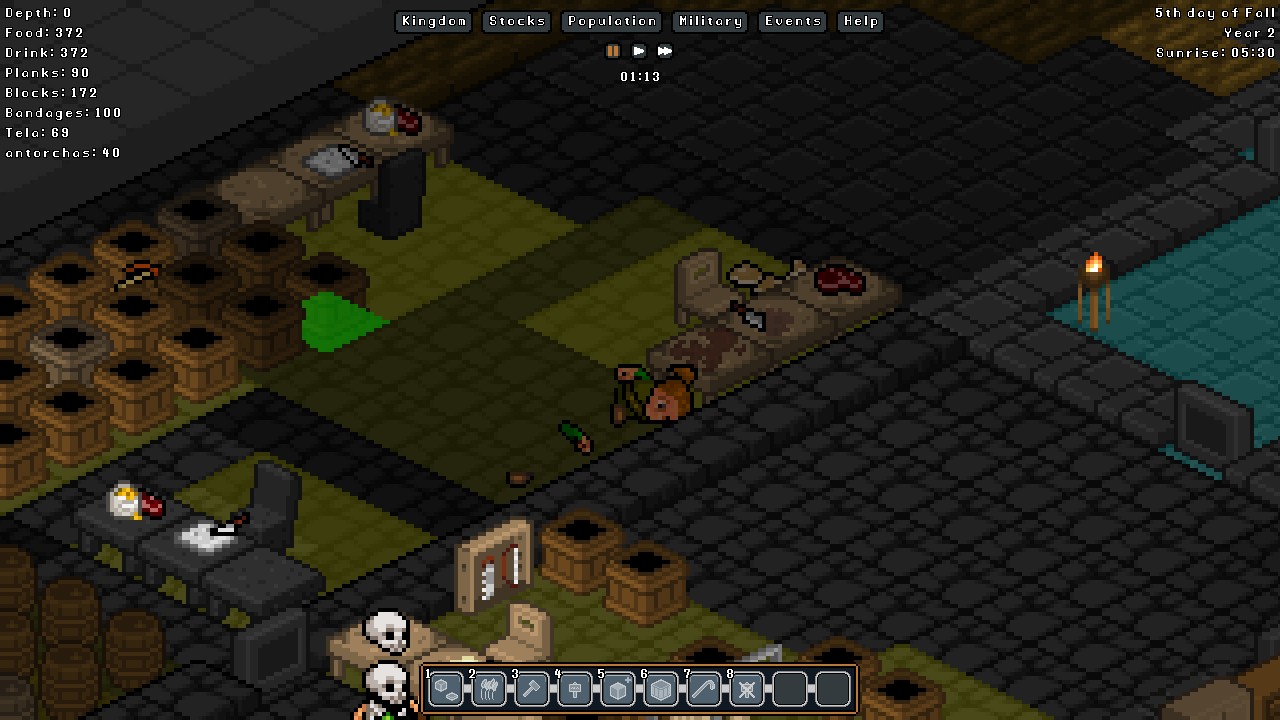This screenshot has height=720, width=1280.
Task: Open the Military menu
Action: click(x=709, y=21)
